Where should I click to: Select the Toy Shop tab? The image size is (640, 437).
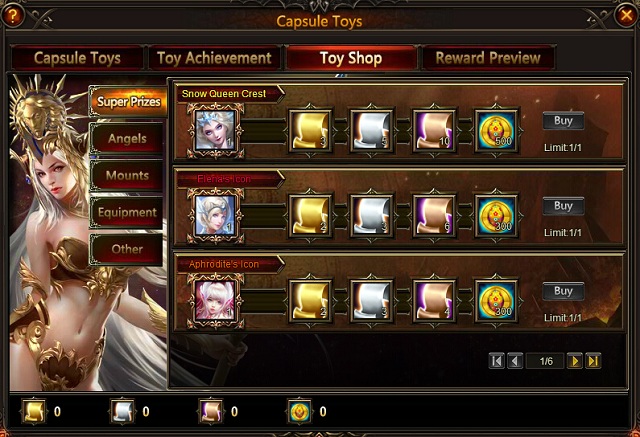(351, 58)
